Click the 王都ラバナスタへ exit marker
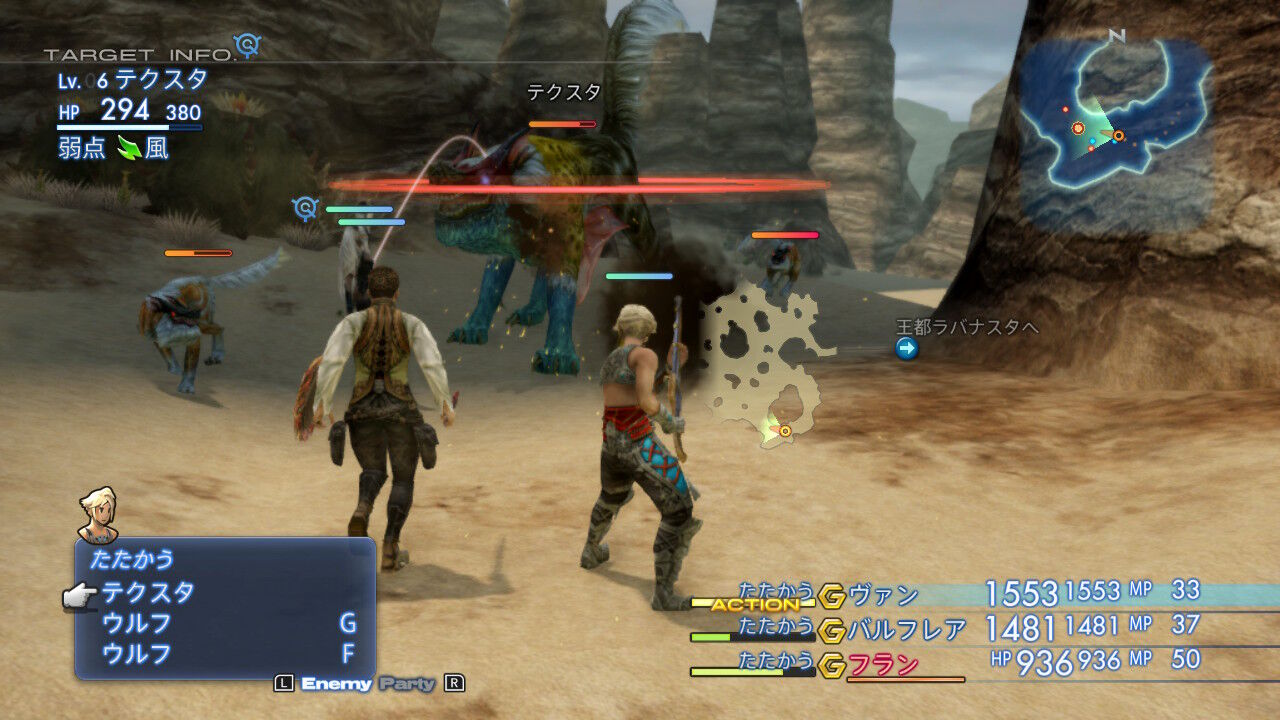Screen dimensions: 1280x720 click(907, 348)
